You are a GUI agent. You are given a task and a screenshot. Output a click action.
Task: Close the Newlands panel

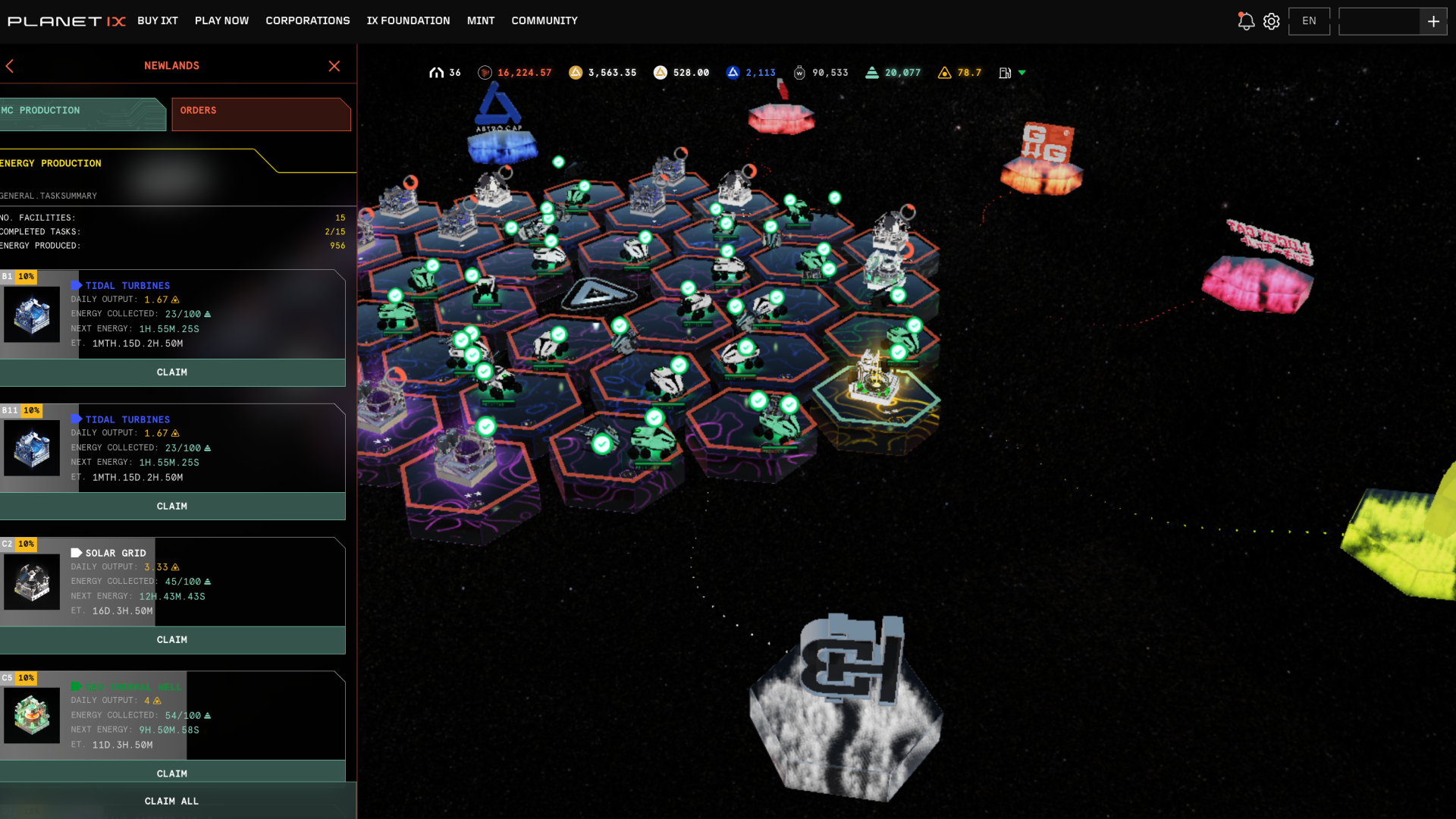[x=334, y=66]
